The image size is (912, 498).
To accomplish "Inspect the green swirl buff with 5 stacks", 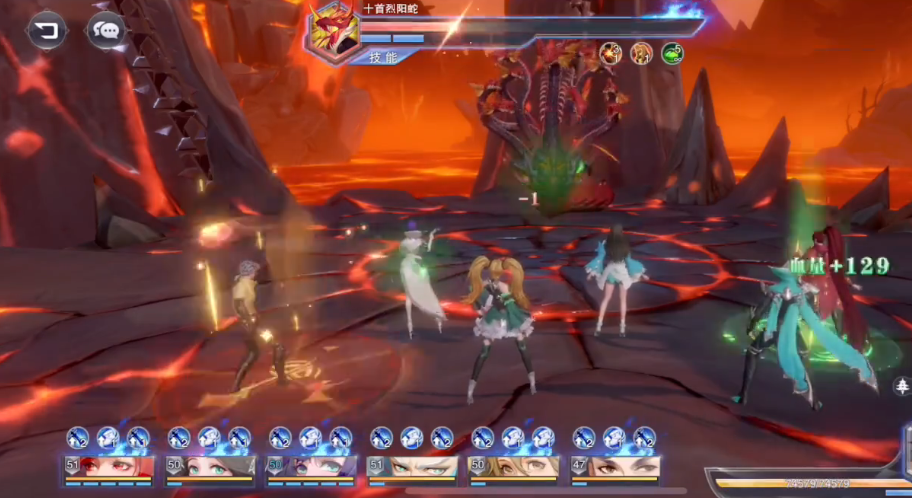I will click(673, 53).
